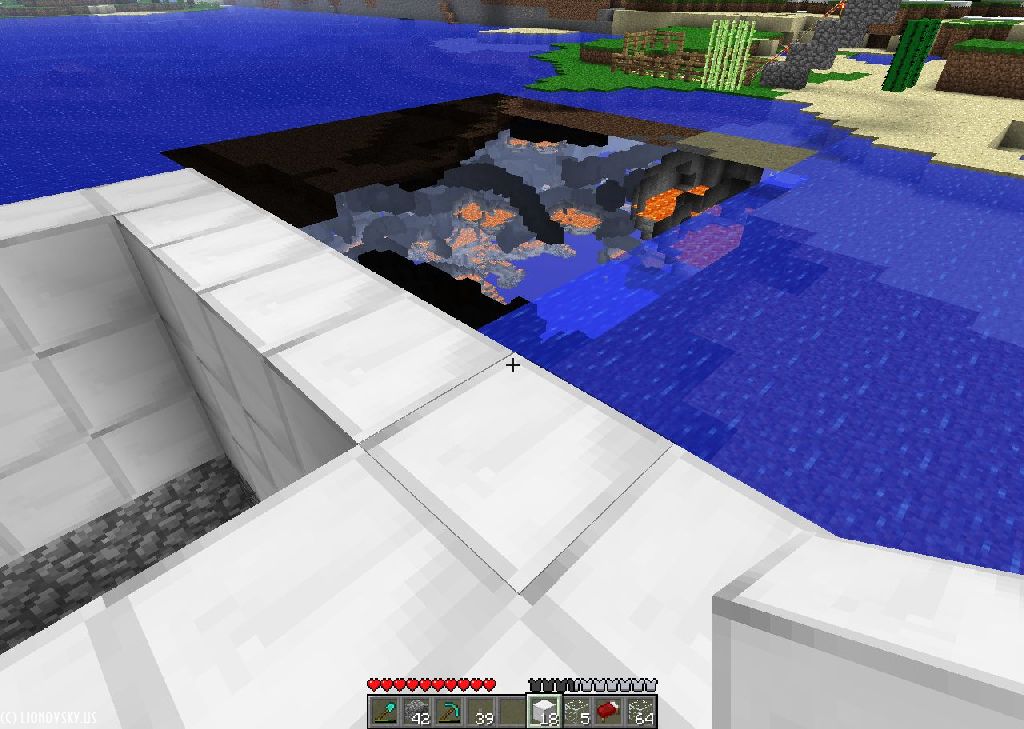
Task: Select the glass stack of 64
Action: click(x=639, y=712)
